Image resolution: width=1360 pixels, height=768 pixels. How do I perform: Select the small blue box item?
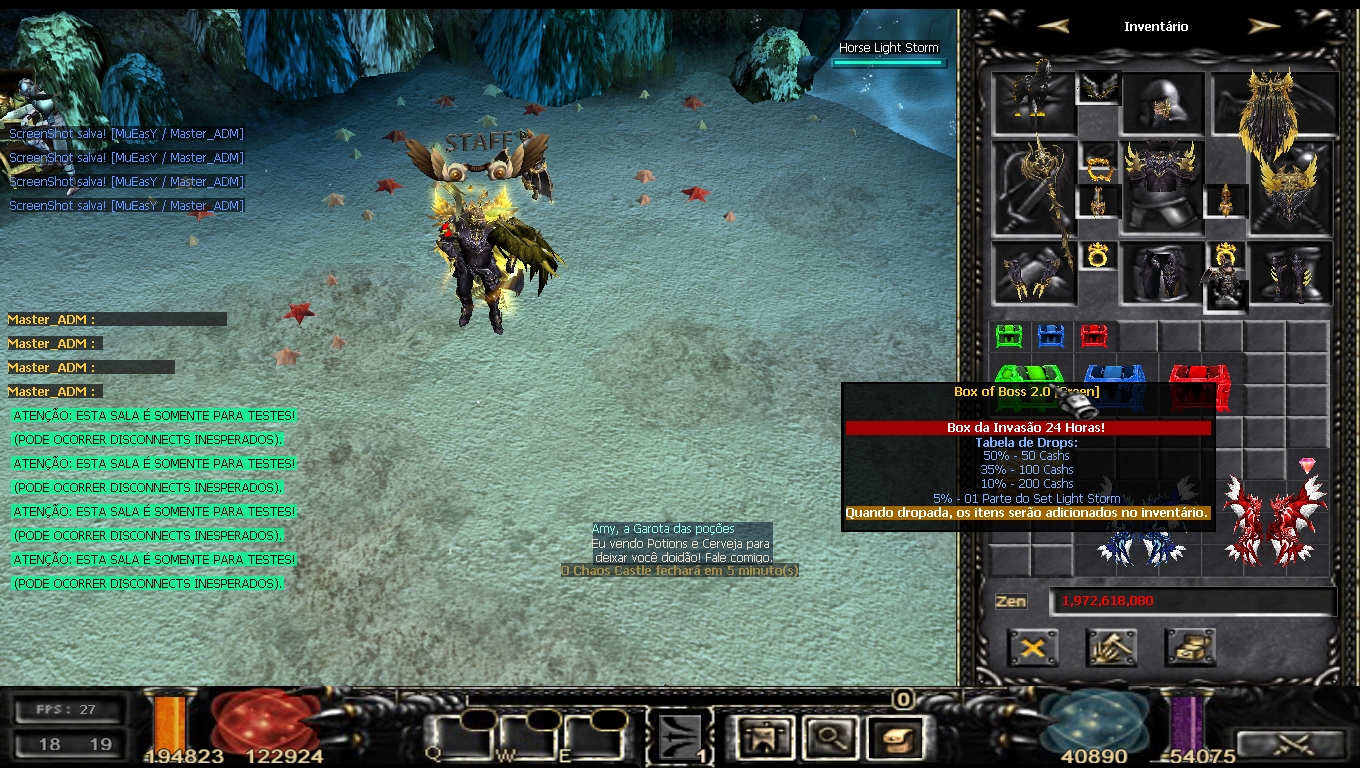pos(1051,335)
